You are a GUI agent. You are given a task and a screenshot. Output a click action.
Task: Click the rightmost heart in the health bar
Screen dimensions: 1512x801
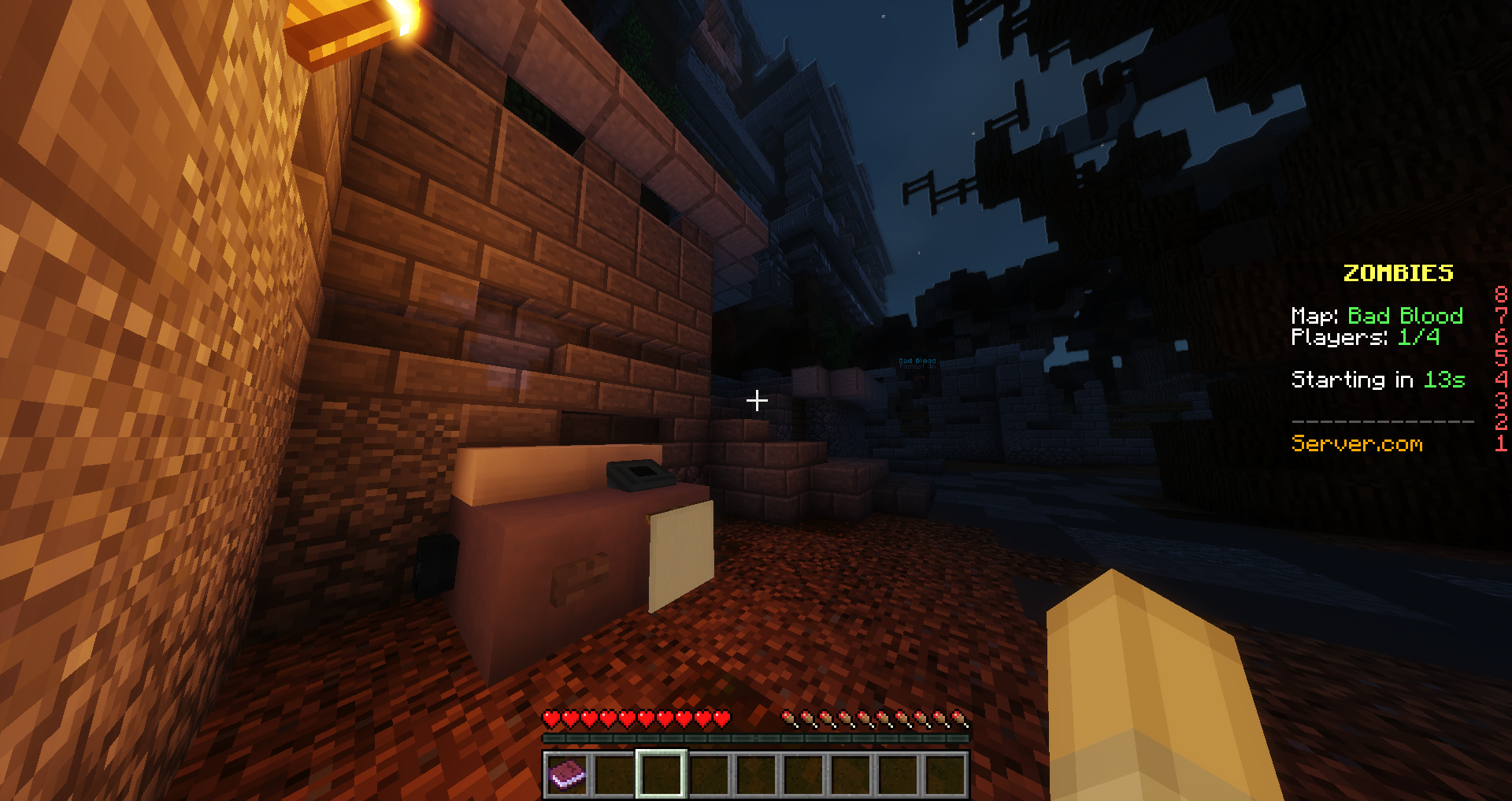[723, 718]
